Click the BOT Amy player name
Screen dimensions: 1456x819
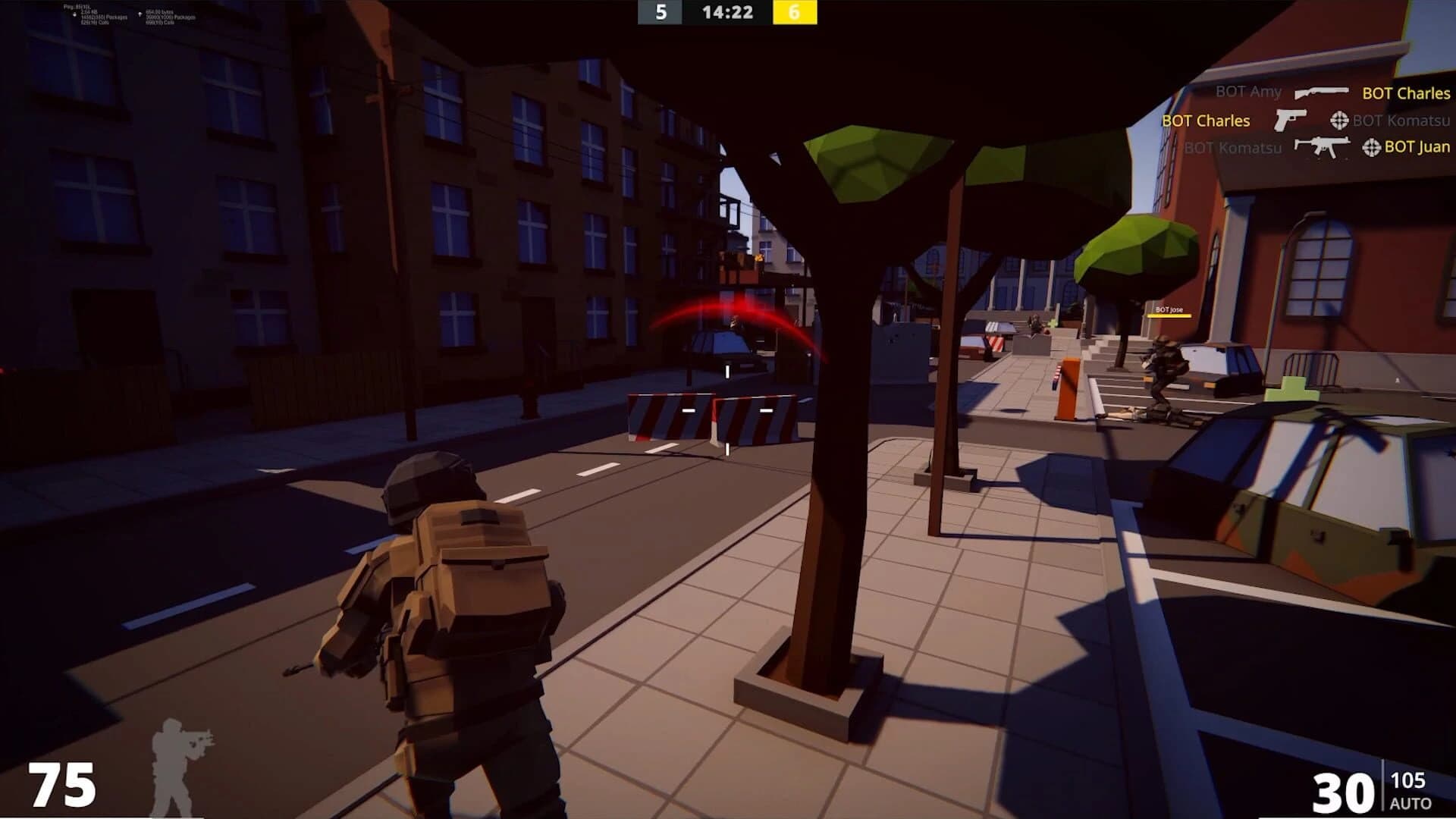(x=1247, y=93)
